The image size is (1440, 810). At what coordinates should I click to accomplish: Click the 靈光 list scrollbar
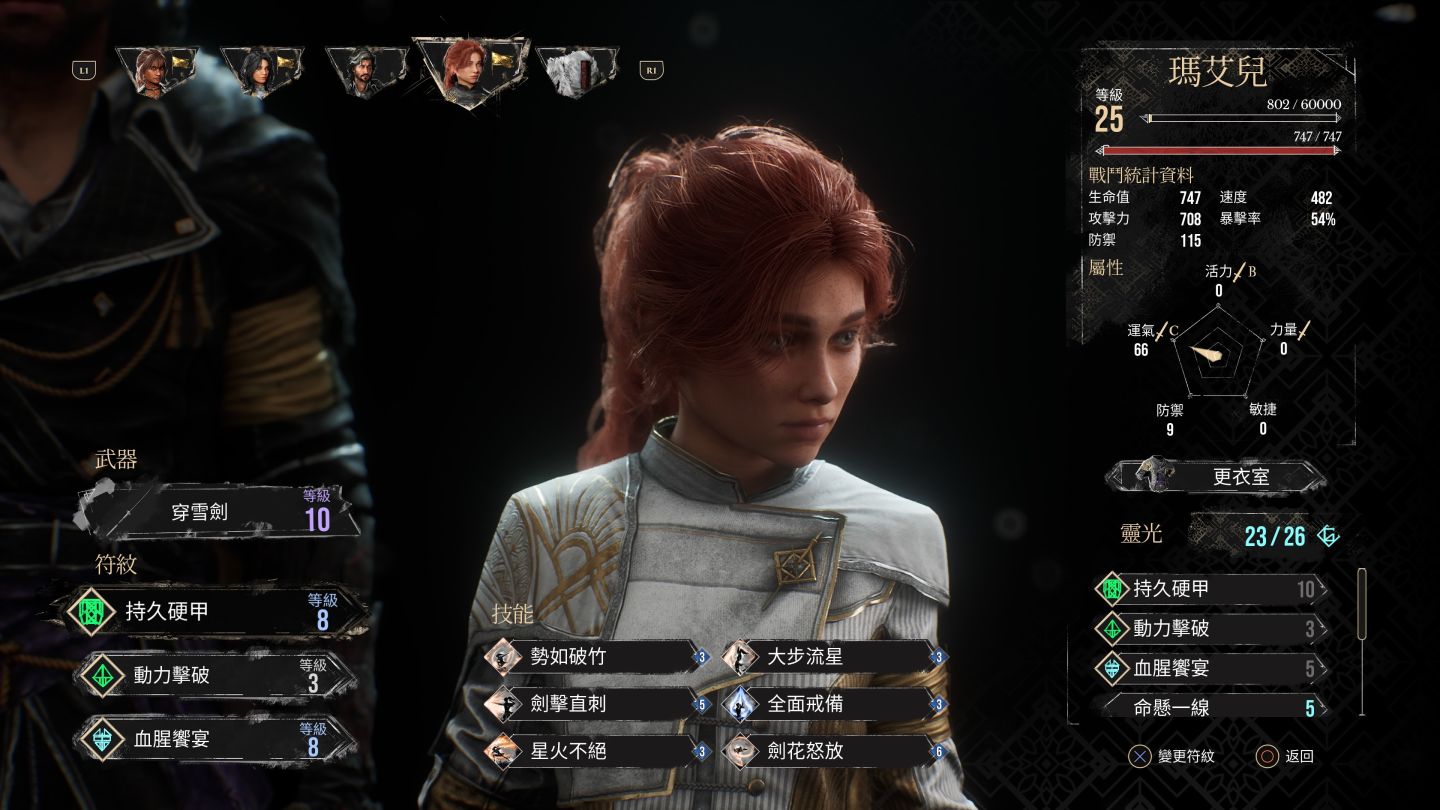tap(1361, 604)
